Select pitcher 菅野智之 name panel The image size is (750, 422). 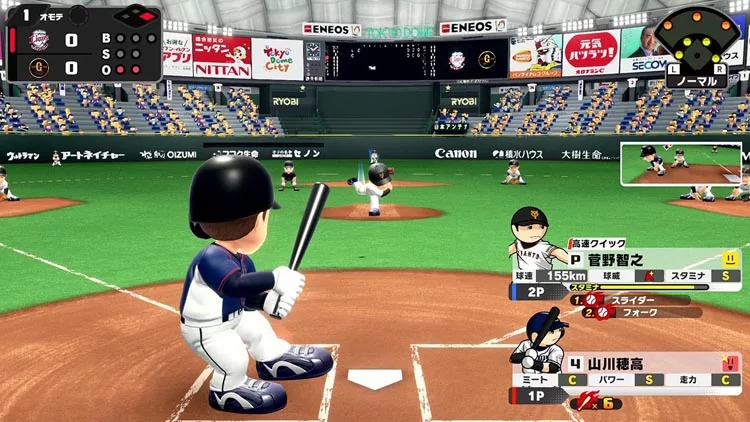(x=640, y=259)
